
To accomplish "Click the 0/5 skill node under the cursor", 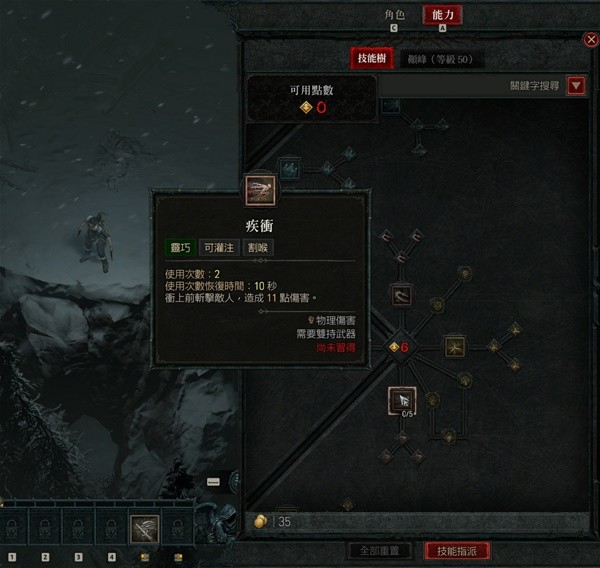I will click(x=402, y=400).
